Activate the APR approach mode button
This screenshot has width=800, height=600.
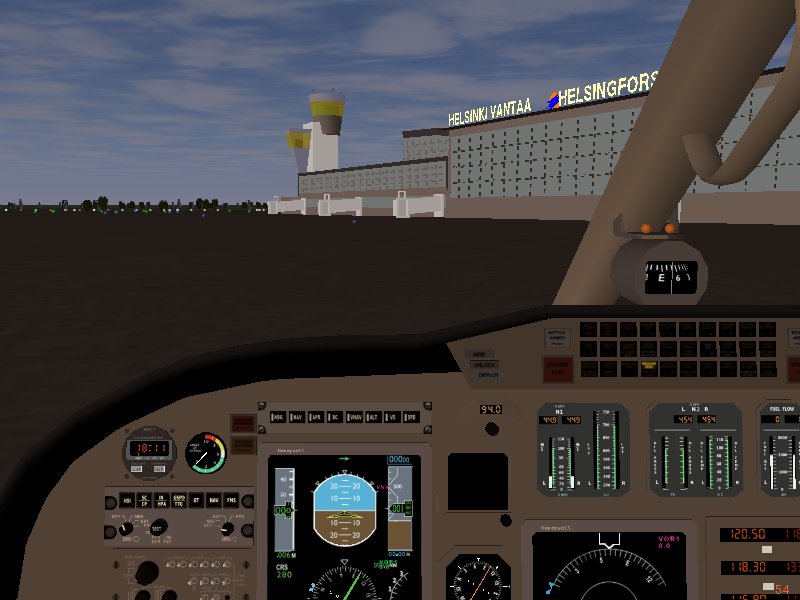point(316,415)
